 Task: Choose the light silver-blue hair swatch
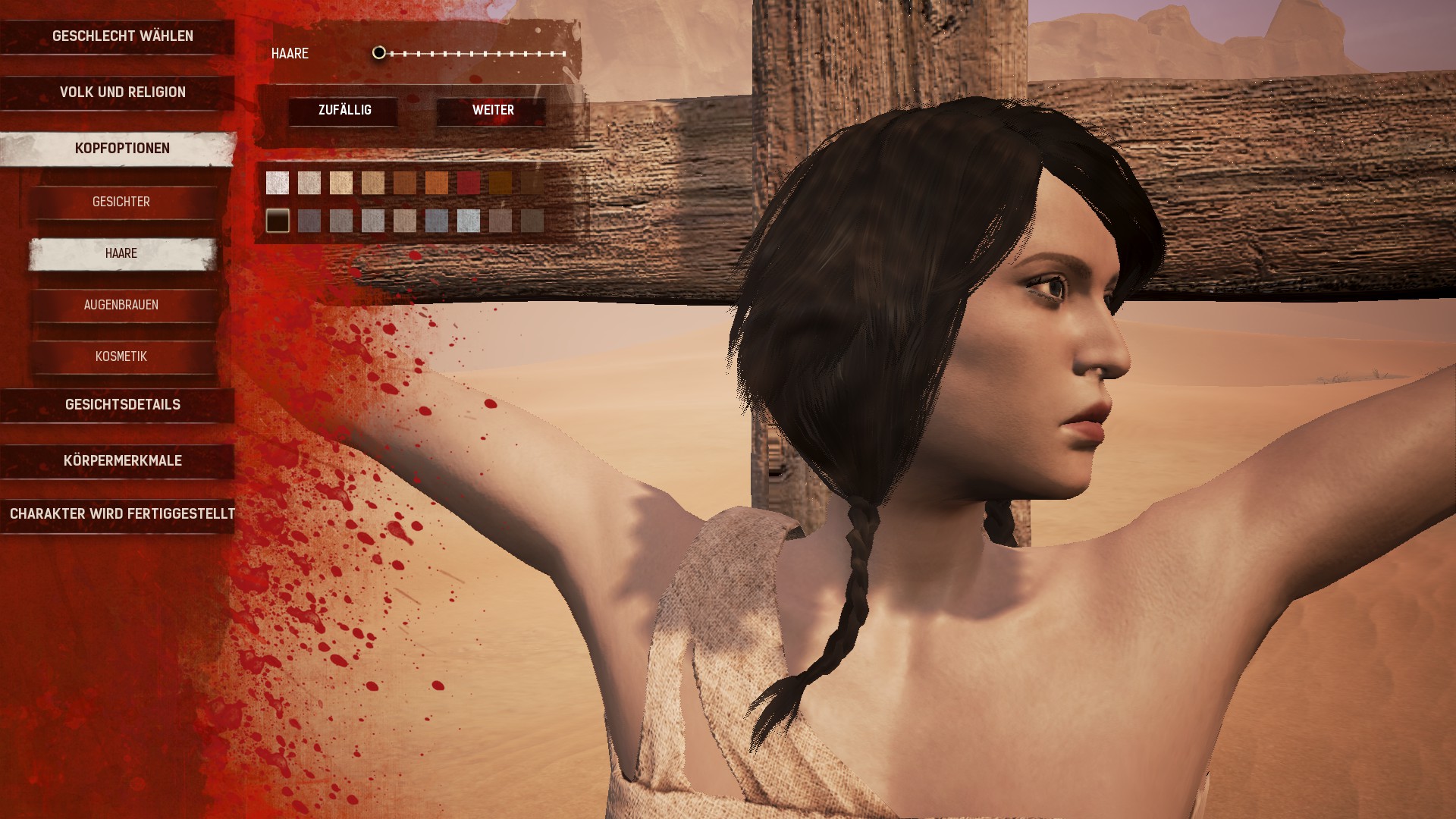pyautogui.click(x=469, y=221)
